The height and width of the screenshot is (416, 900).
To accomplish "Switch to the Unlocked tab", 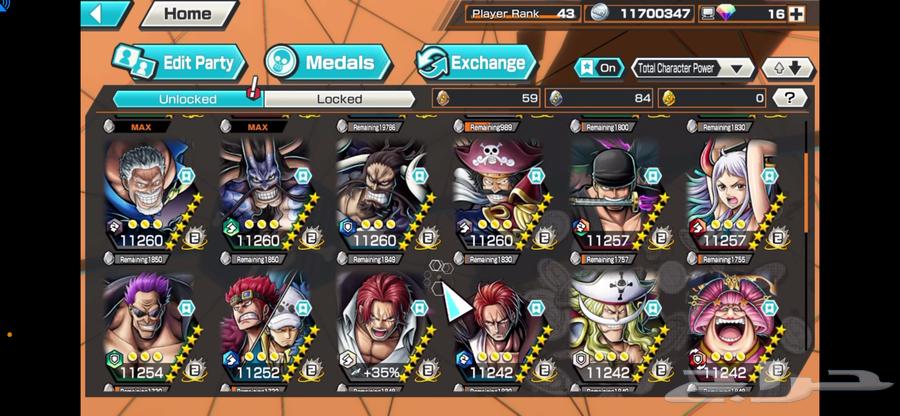I will 187,98.
